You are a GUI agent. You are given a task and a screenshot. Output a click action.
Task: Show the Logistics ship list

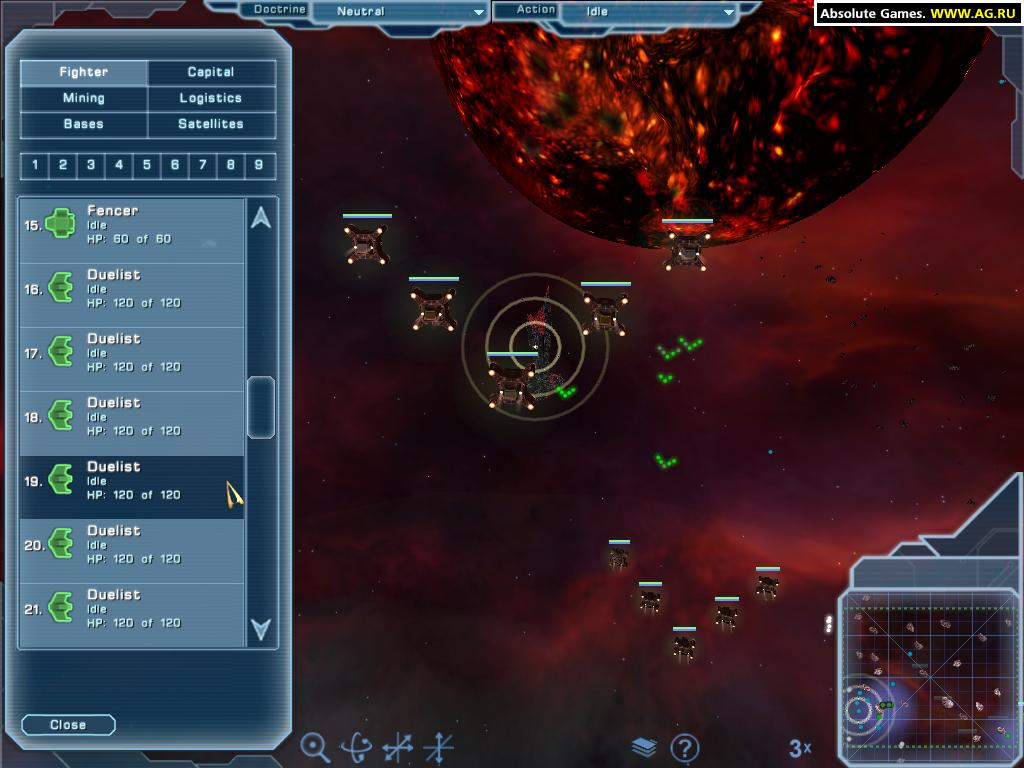coord(211,98)
